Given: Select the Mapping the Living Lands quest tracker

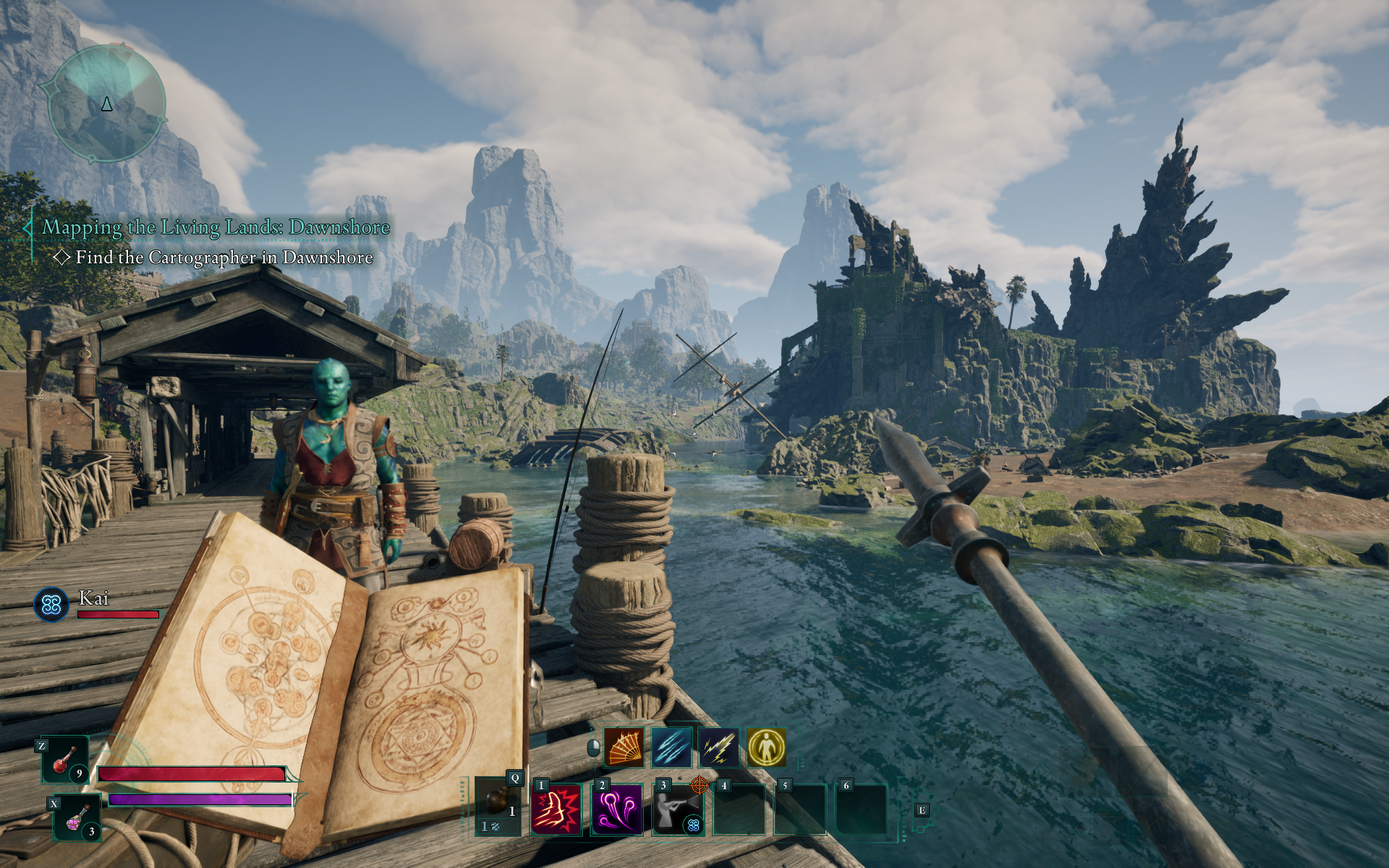Looking at the screenshot, I should (x=216, y=227).
